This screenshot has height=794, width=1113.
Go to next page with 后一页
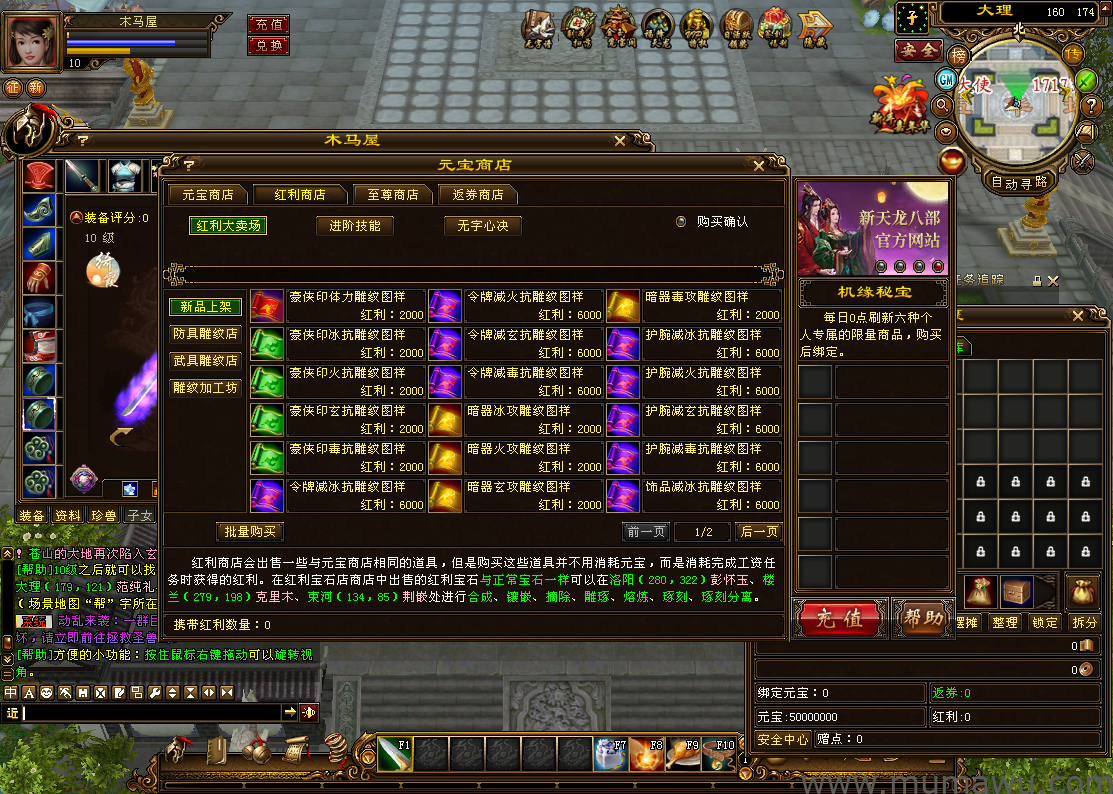point(759,532)
